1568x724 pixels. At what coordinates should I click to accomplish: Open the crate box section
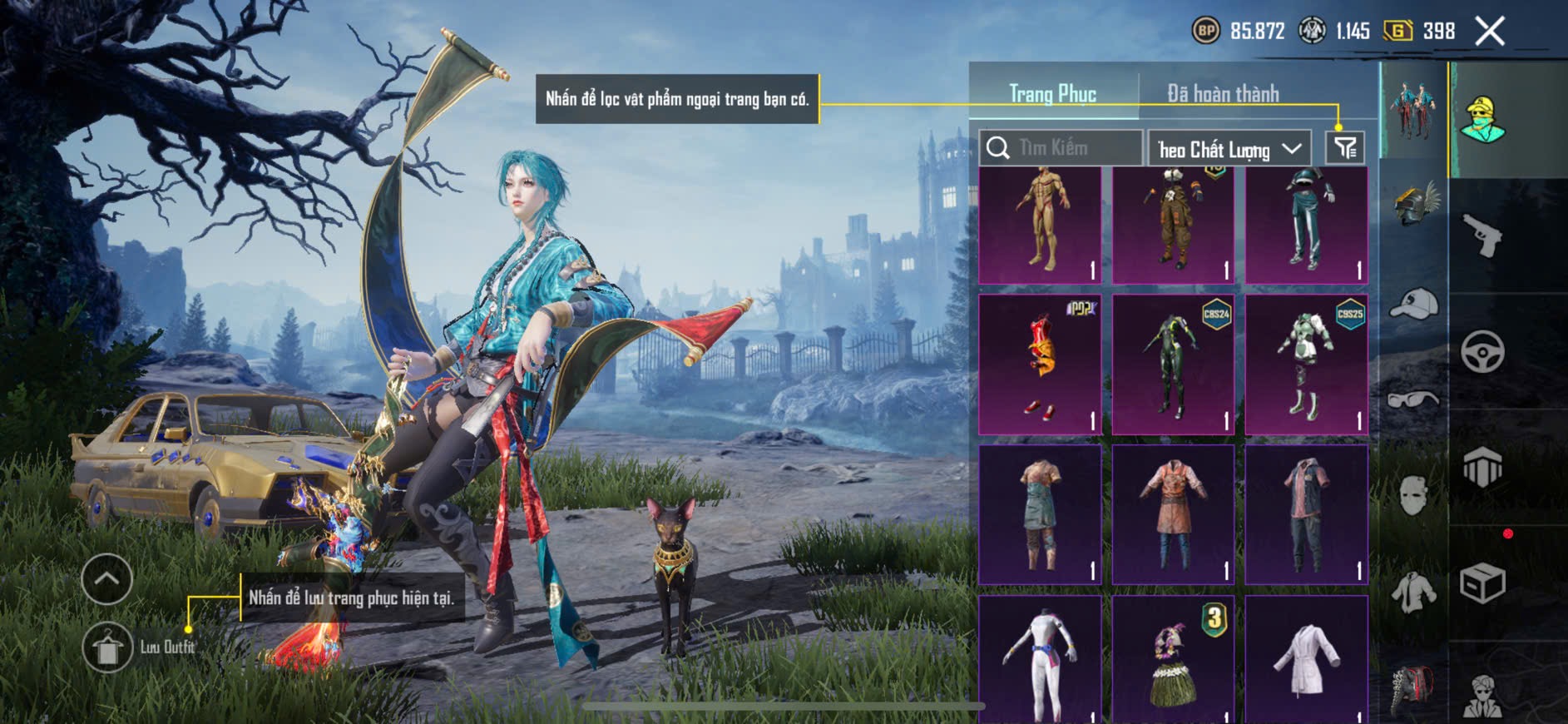[1483, 583]
